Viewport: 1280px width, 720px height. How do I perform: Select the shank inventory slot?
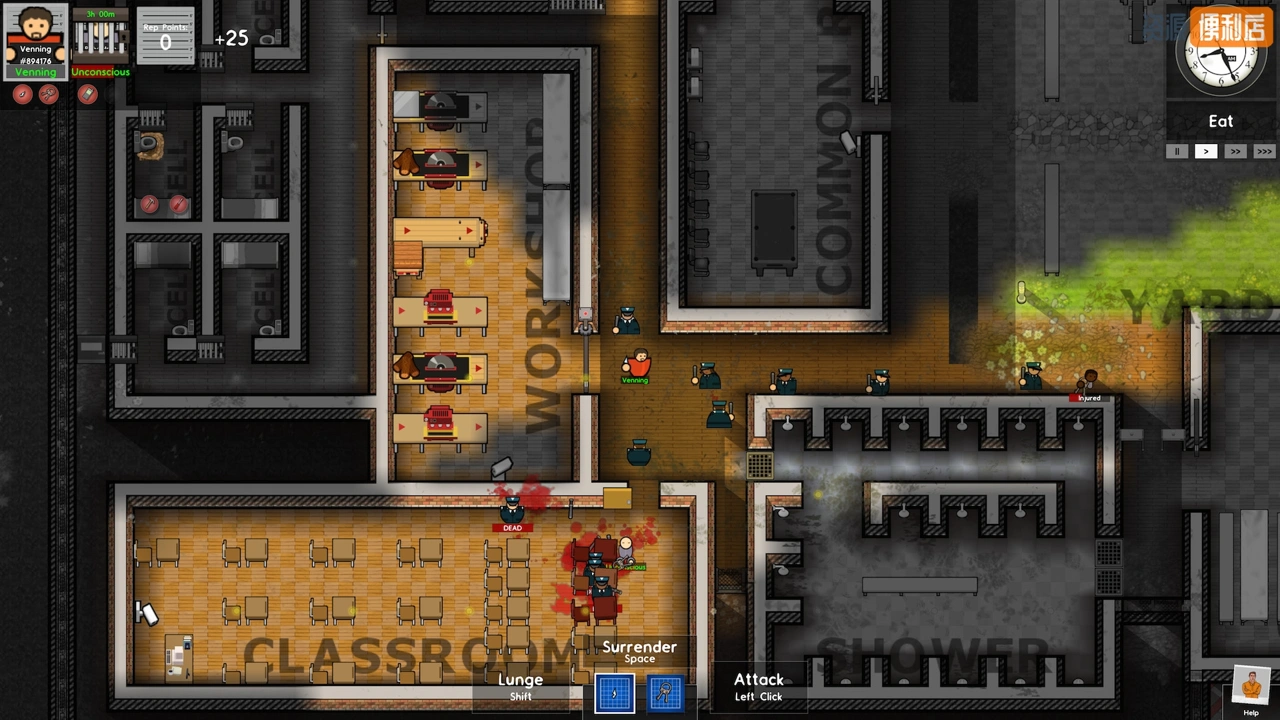tap(614, 693)
